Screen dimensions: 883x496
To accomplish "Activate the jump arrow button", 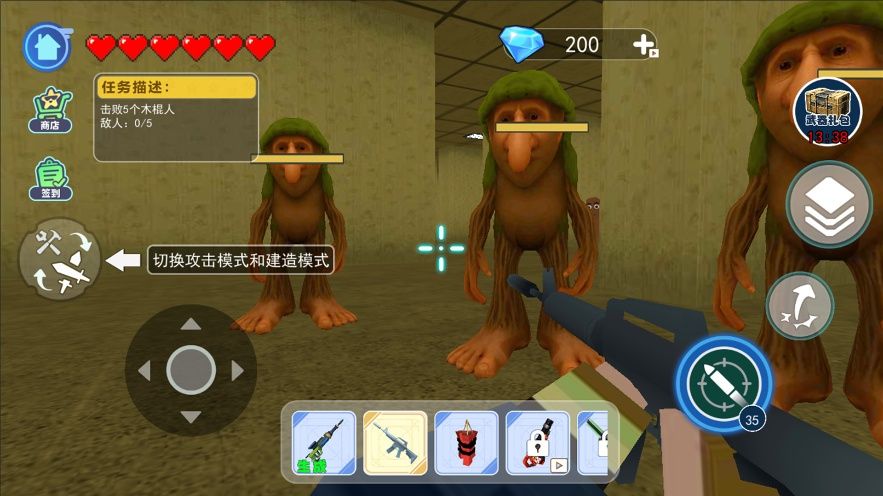I will pos(800,305).
